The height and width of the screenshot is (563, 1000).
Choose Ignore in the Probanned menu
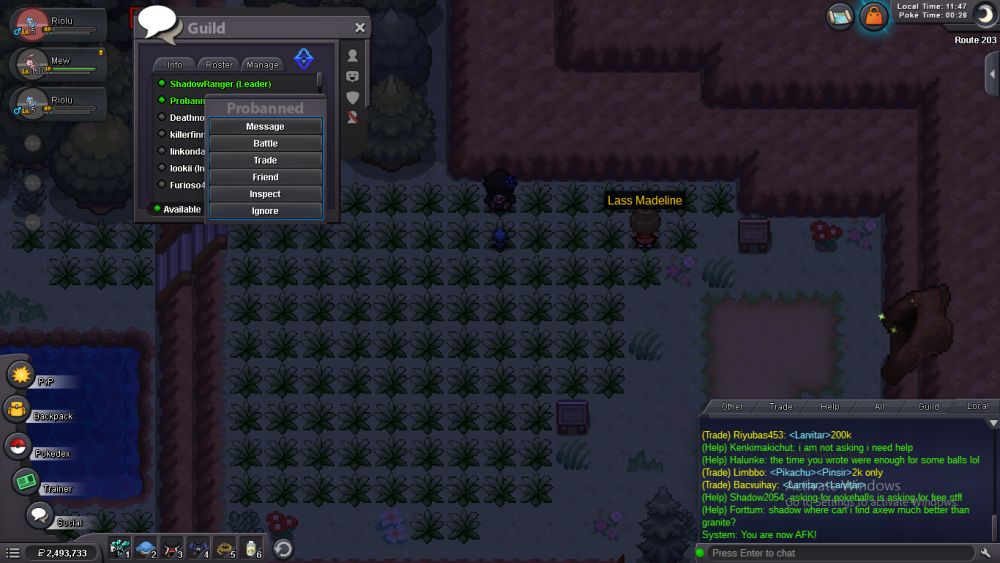pos(265,211)
